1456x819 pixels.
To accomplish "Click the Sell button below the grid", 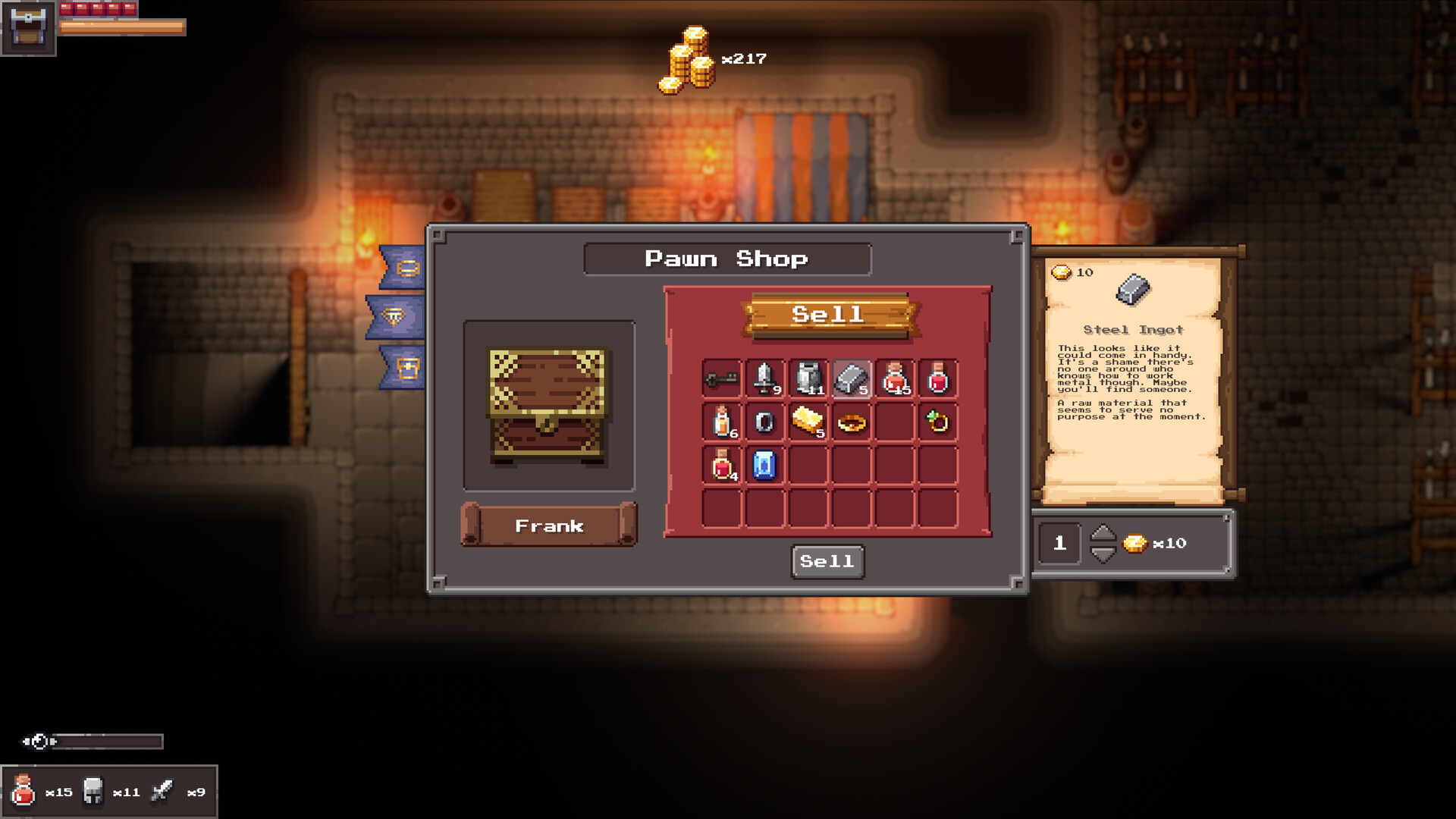I will point(827,561).
